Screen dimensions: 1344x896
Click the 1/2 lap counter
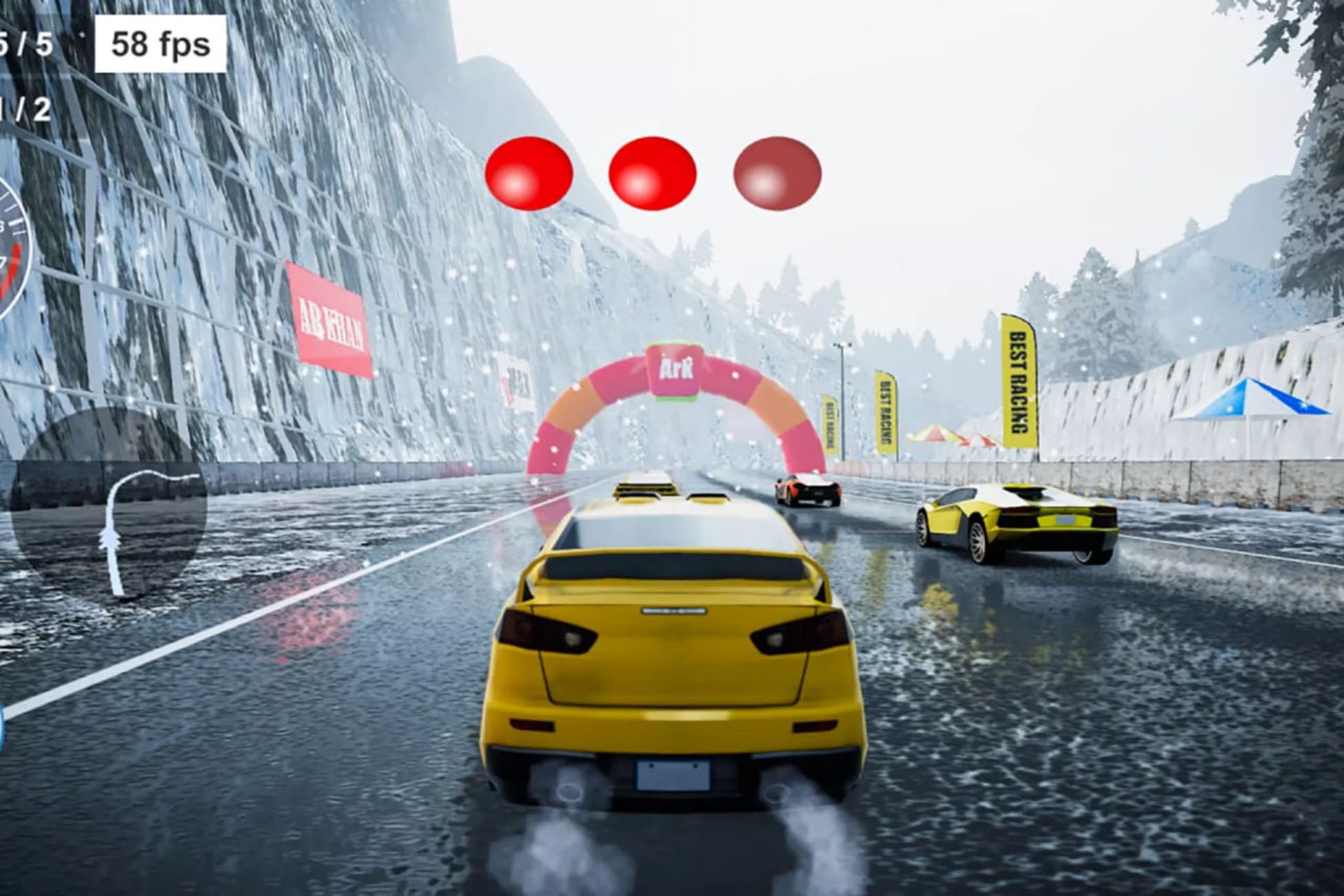click(24, 107)
